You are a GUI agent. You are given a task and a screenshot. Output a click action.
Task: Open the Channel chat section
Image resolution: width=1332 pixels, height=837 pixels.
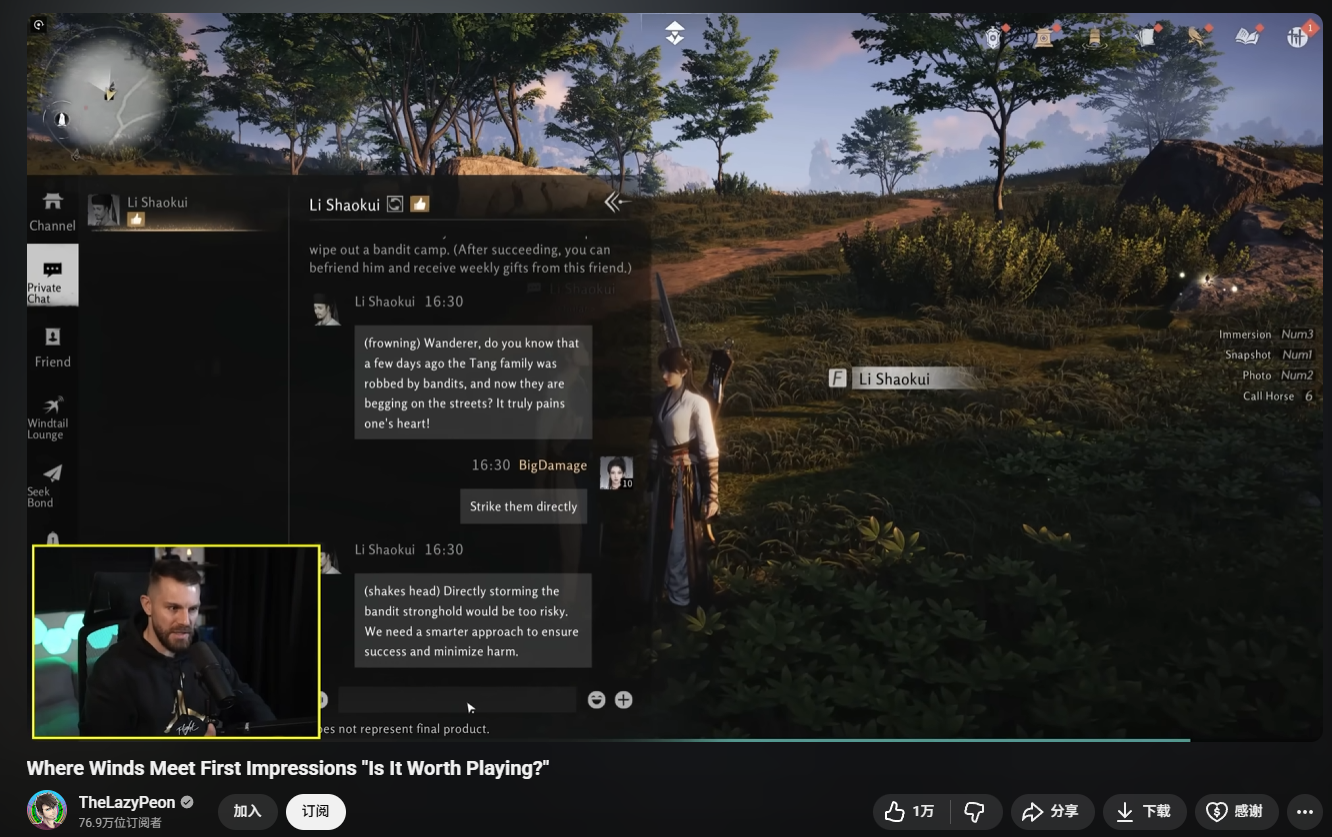(x=52, y=211)
